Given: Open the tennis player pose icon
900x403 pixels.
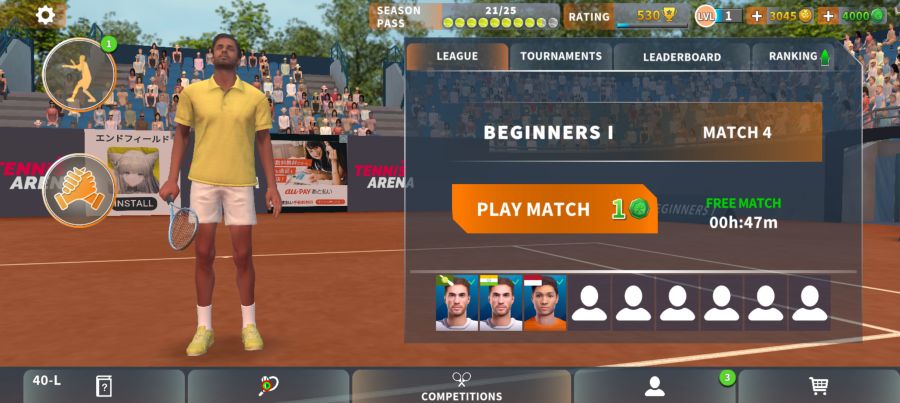Looking at the screenshot, I should [x=79, y=75].
